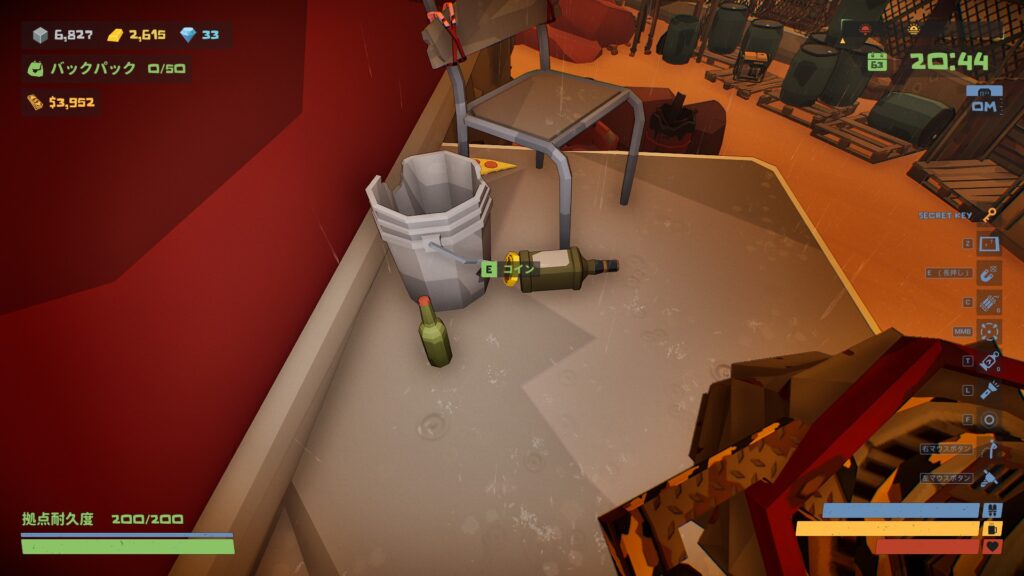Click the dynamite bundle icon
1024x576 pixels.
(x=989, y=302)
